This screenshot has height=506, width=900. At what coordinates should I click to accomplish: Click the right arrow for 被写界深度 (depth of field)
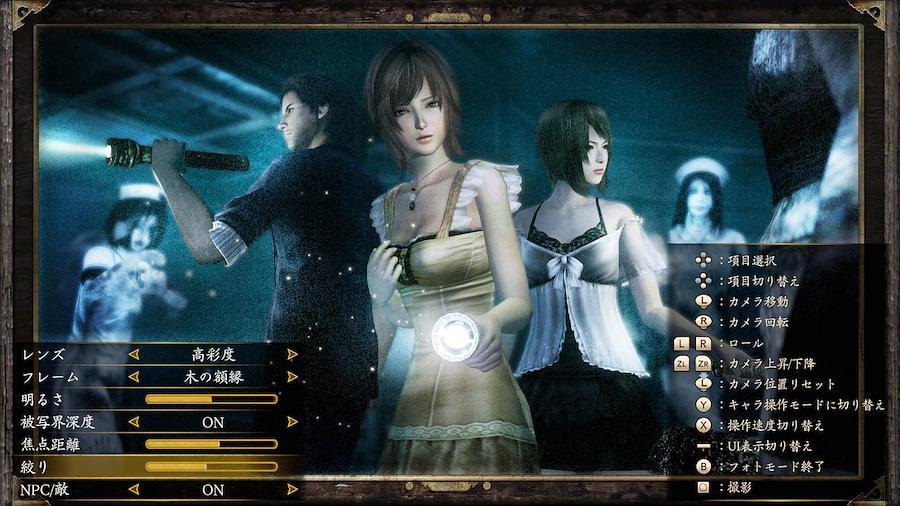[x=292, y=422]
